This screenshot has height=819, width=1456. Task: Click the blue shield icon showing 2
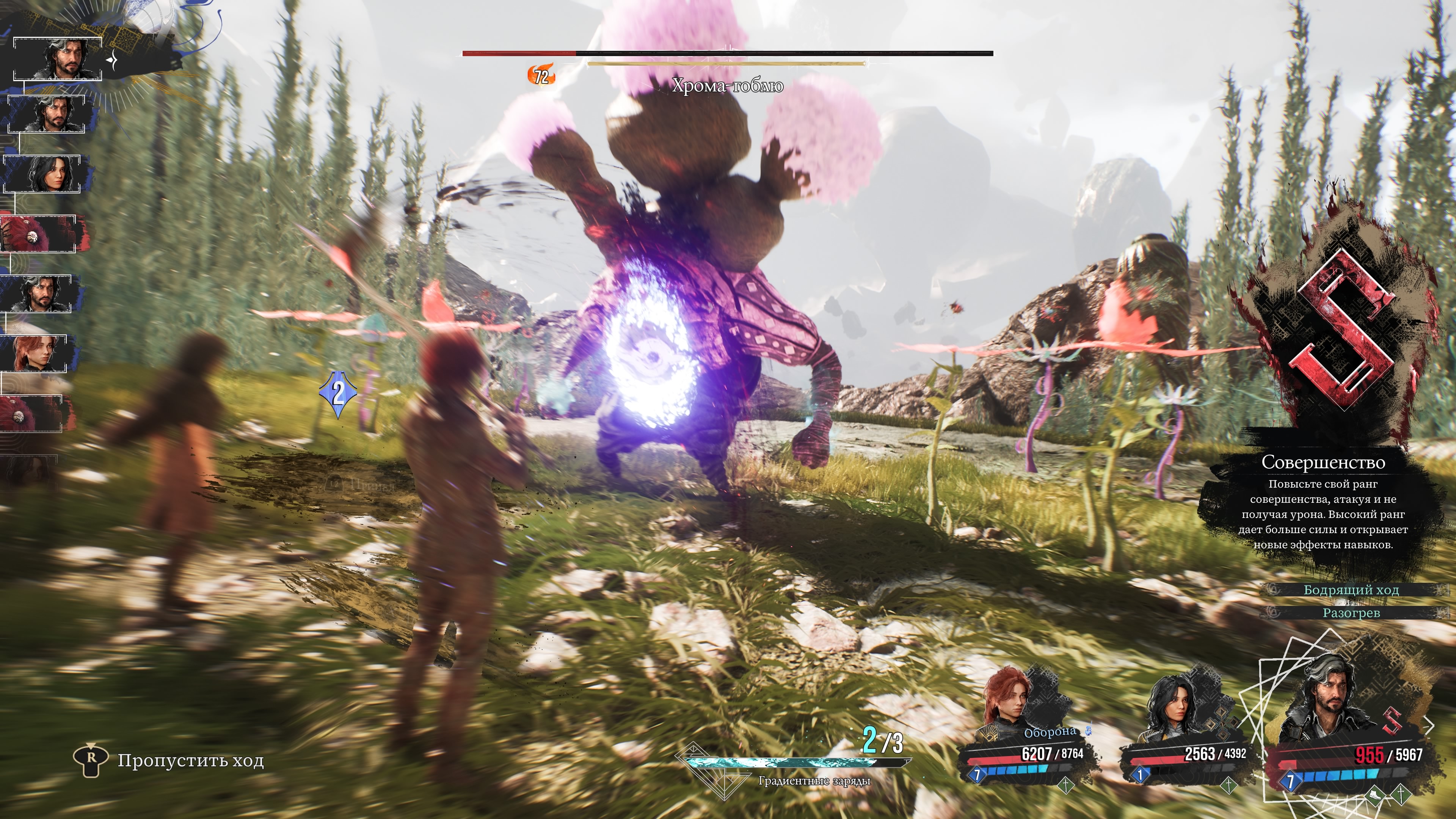point(338,394)
